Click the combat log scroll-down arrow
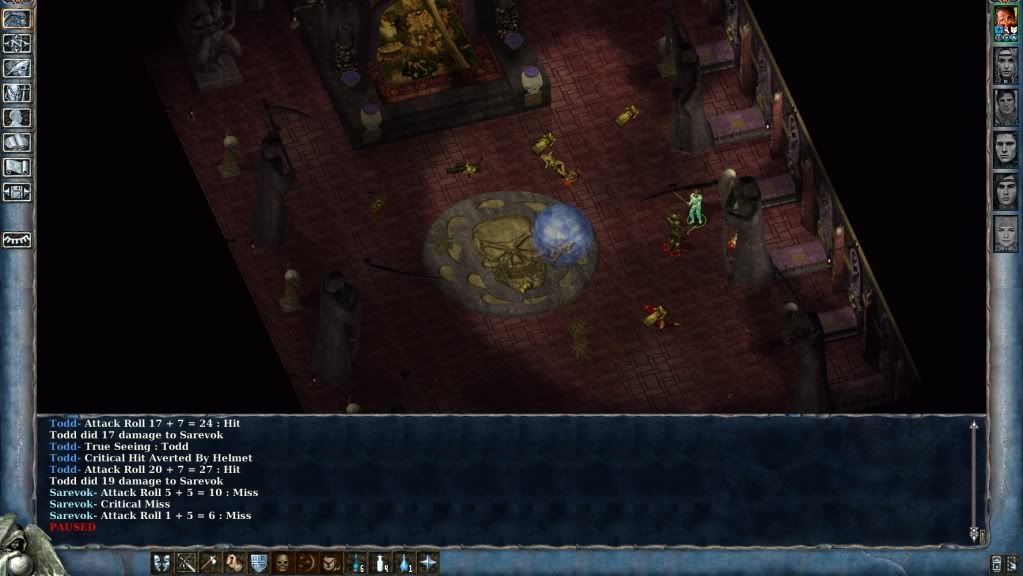1023x576 pixels. [x=974, y=535]
